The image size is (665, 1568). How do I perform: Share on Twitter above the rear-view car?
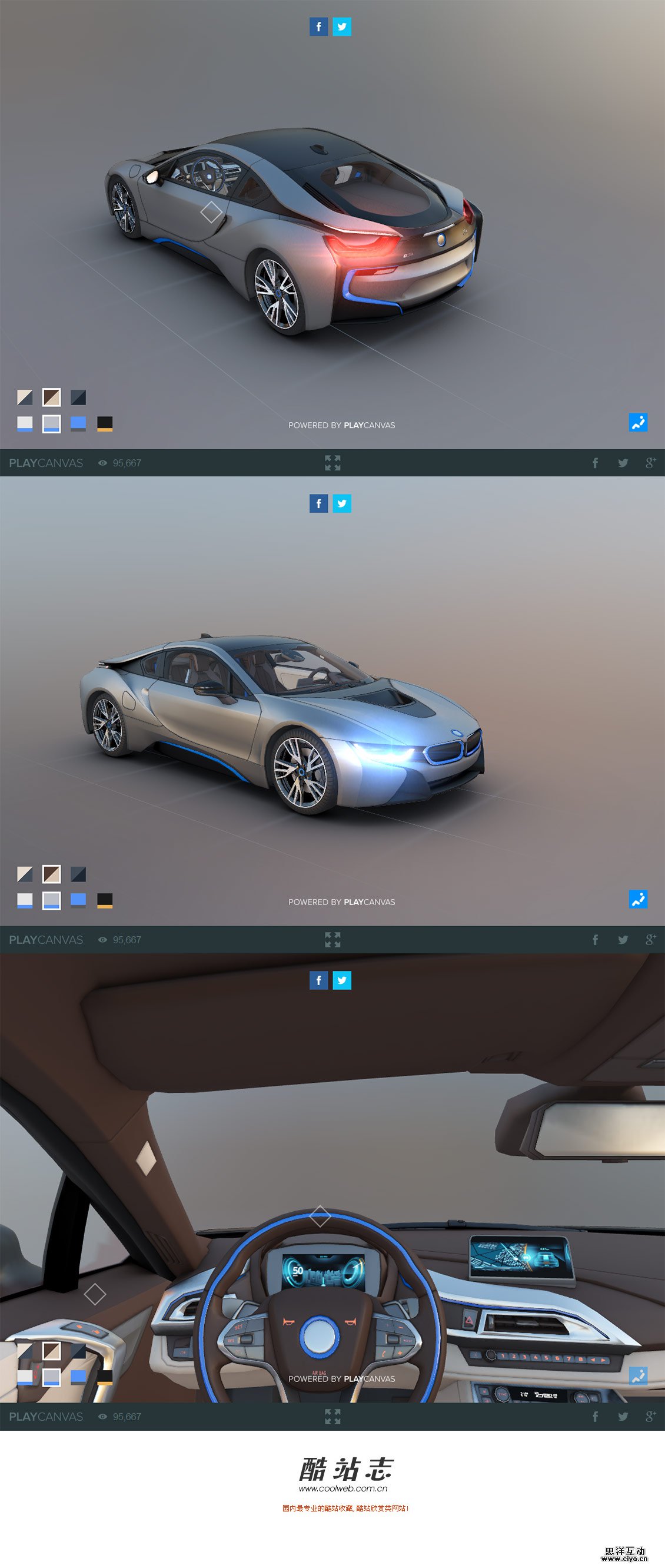342,26
